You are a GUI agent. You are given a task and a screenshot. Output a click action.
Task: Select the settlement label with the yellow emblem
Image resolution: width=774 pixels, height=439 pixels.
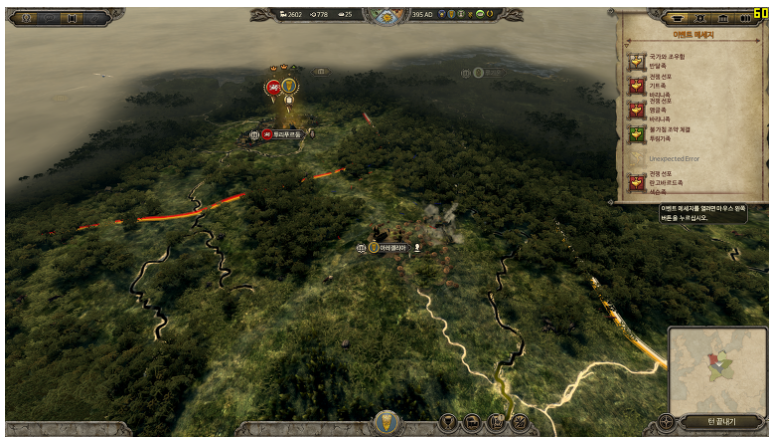pos(386,246)
